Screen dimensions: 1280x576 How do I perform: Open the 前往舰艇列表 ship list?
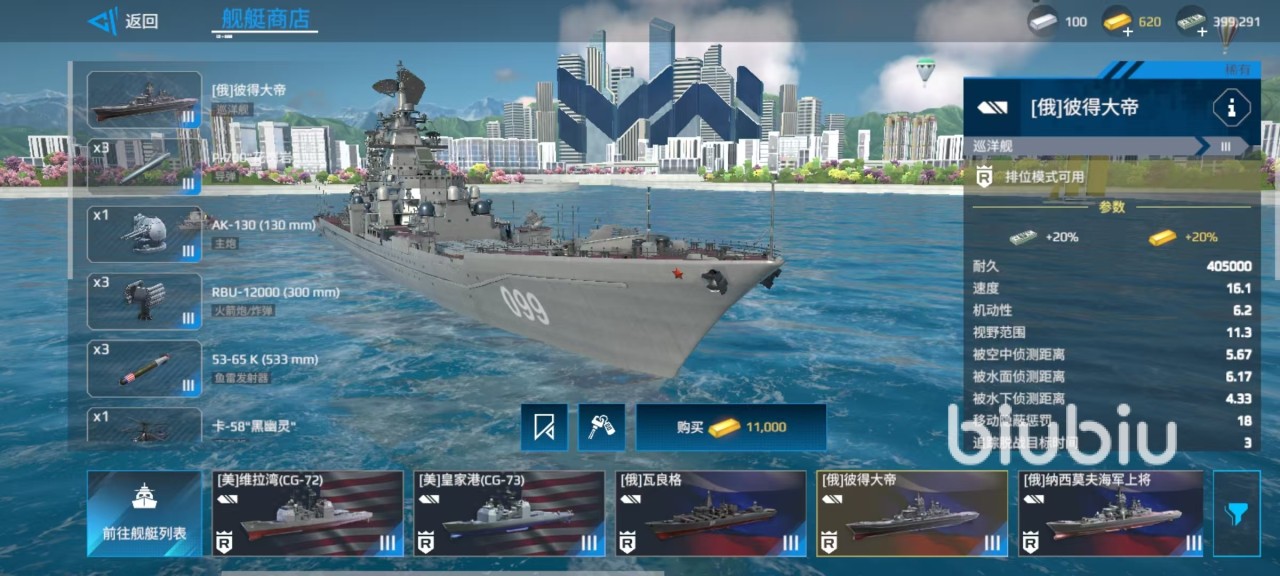click(x=143, y=514)
